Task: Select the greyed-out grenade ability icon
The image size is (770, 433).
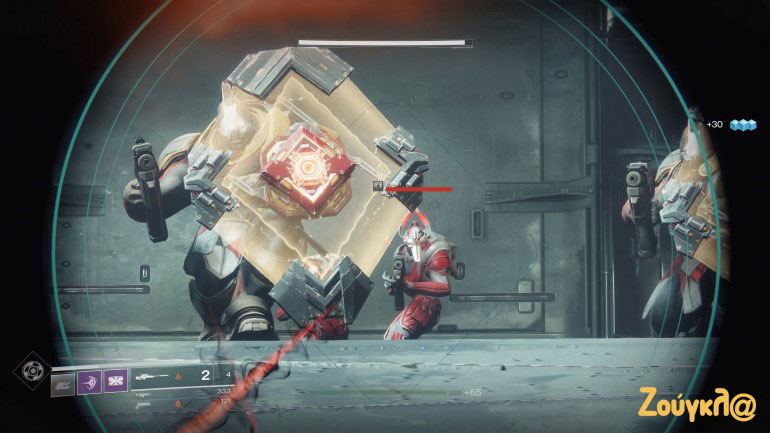Action: (x=63, y=382)
